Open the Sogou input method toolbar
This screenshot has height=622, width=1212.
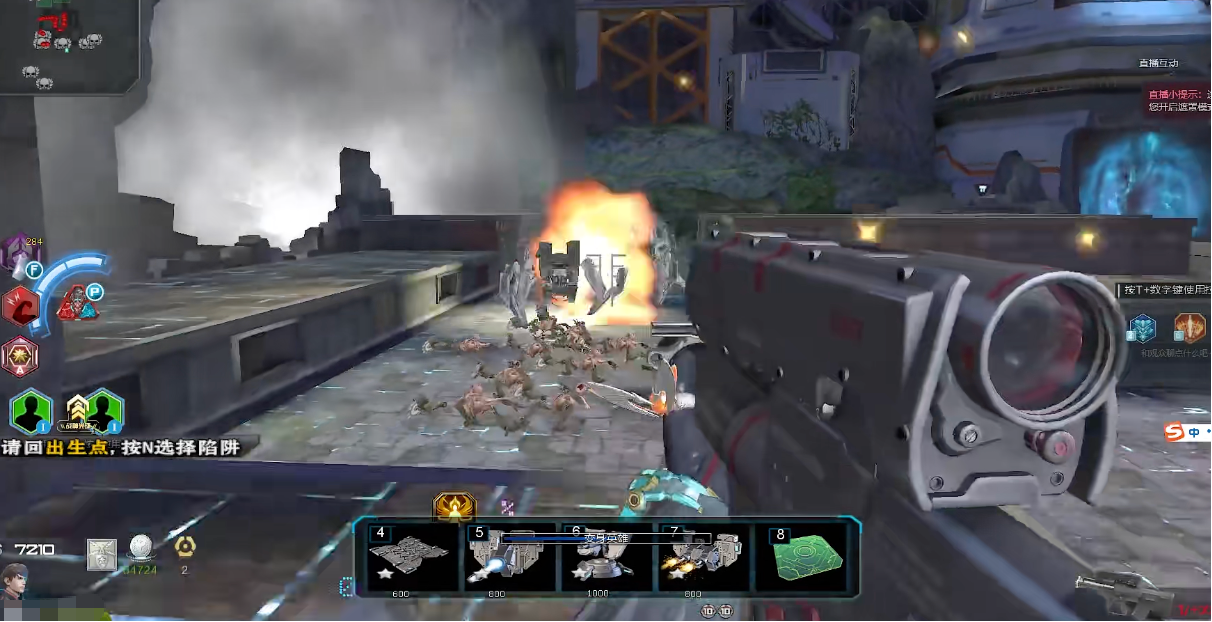click(1185, 432)
